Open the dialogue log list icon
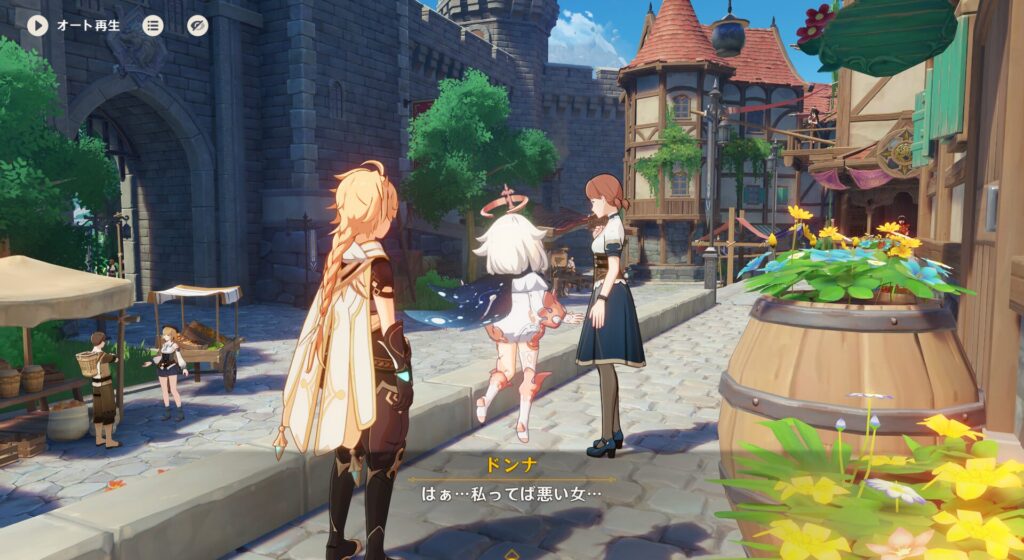 [x=152, y=25]
